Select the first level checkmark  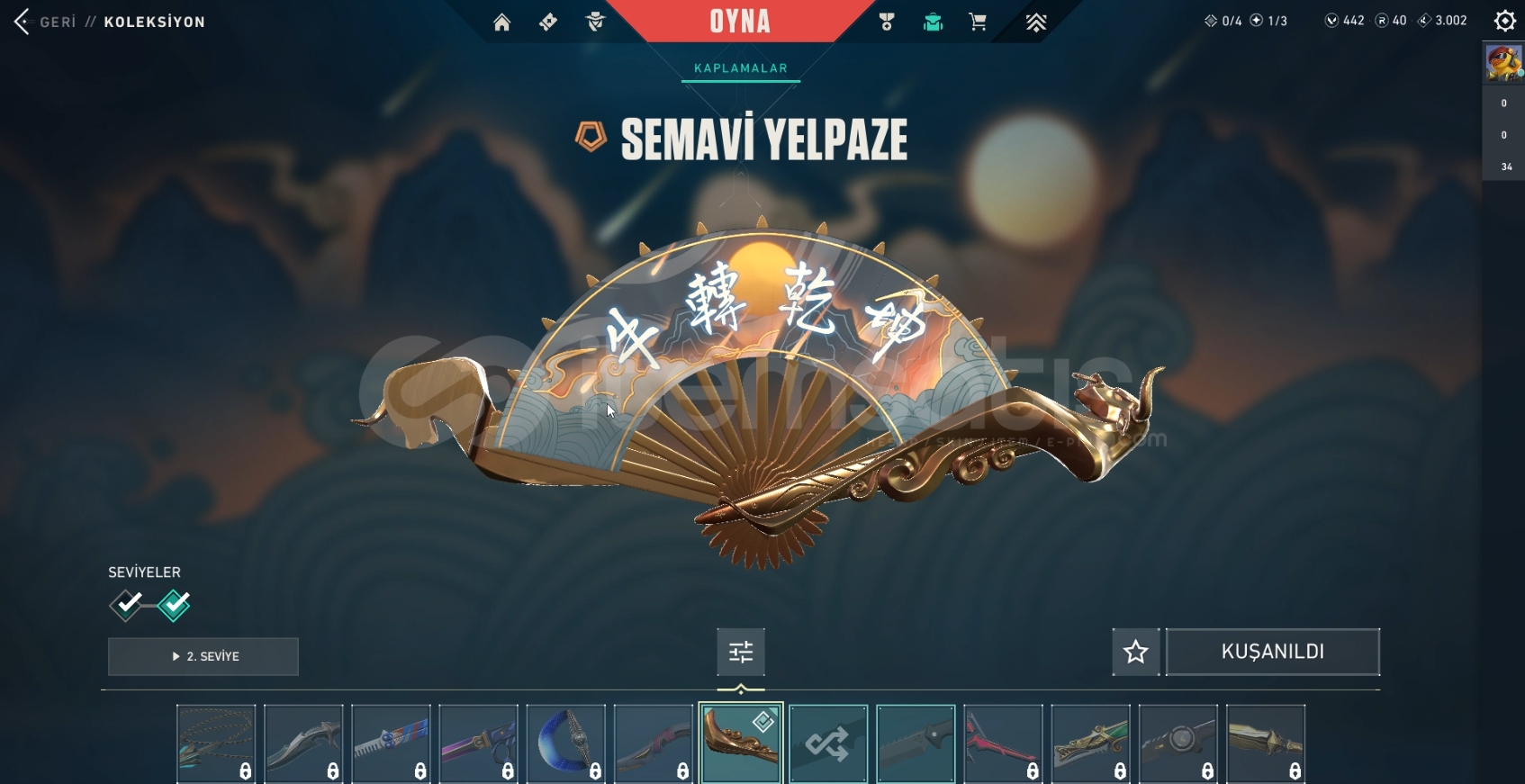[x=127, y=605]
